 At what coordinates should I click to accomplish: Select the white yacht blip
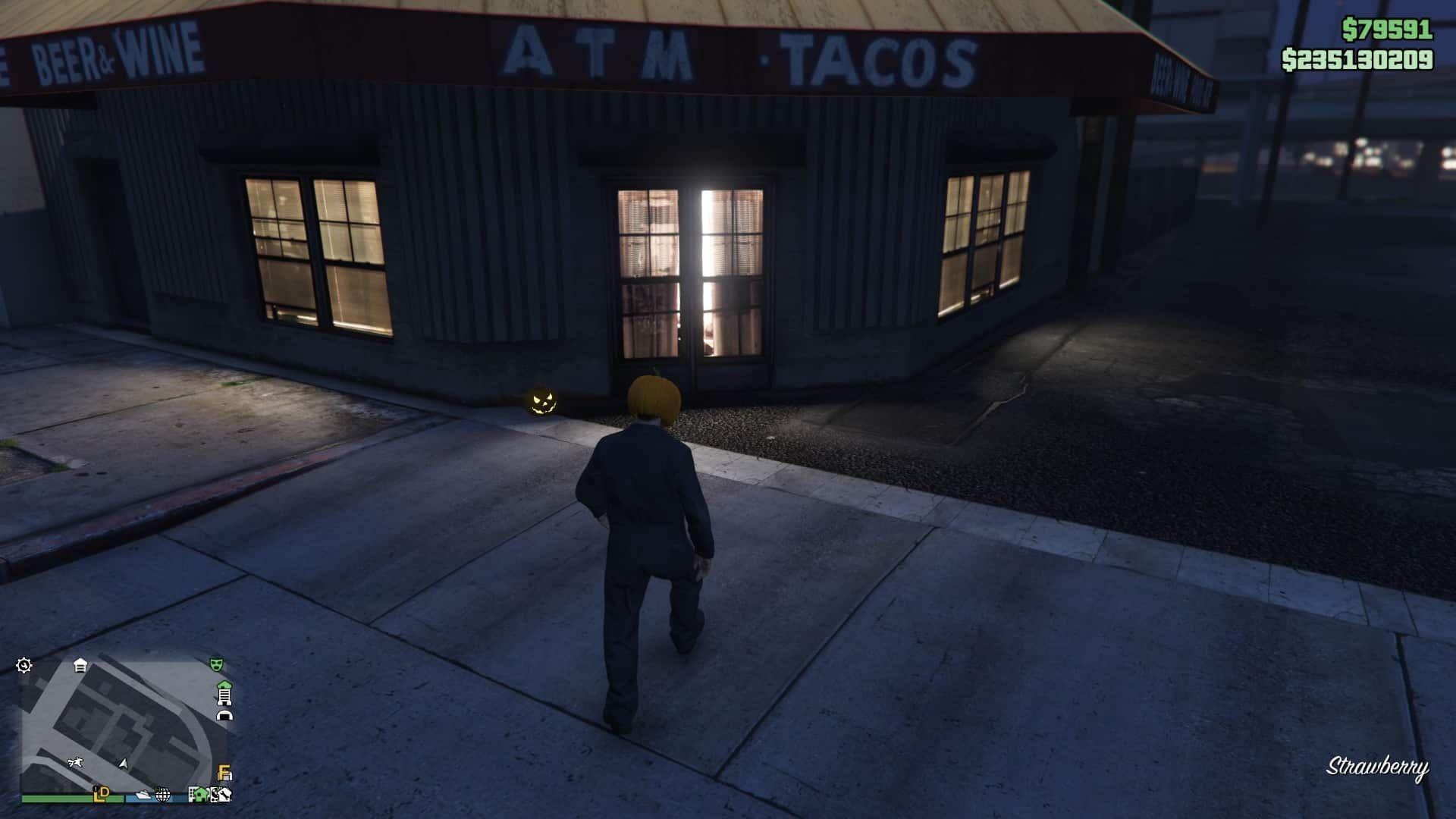(x=143, y=795)
